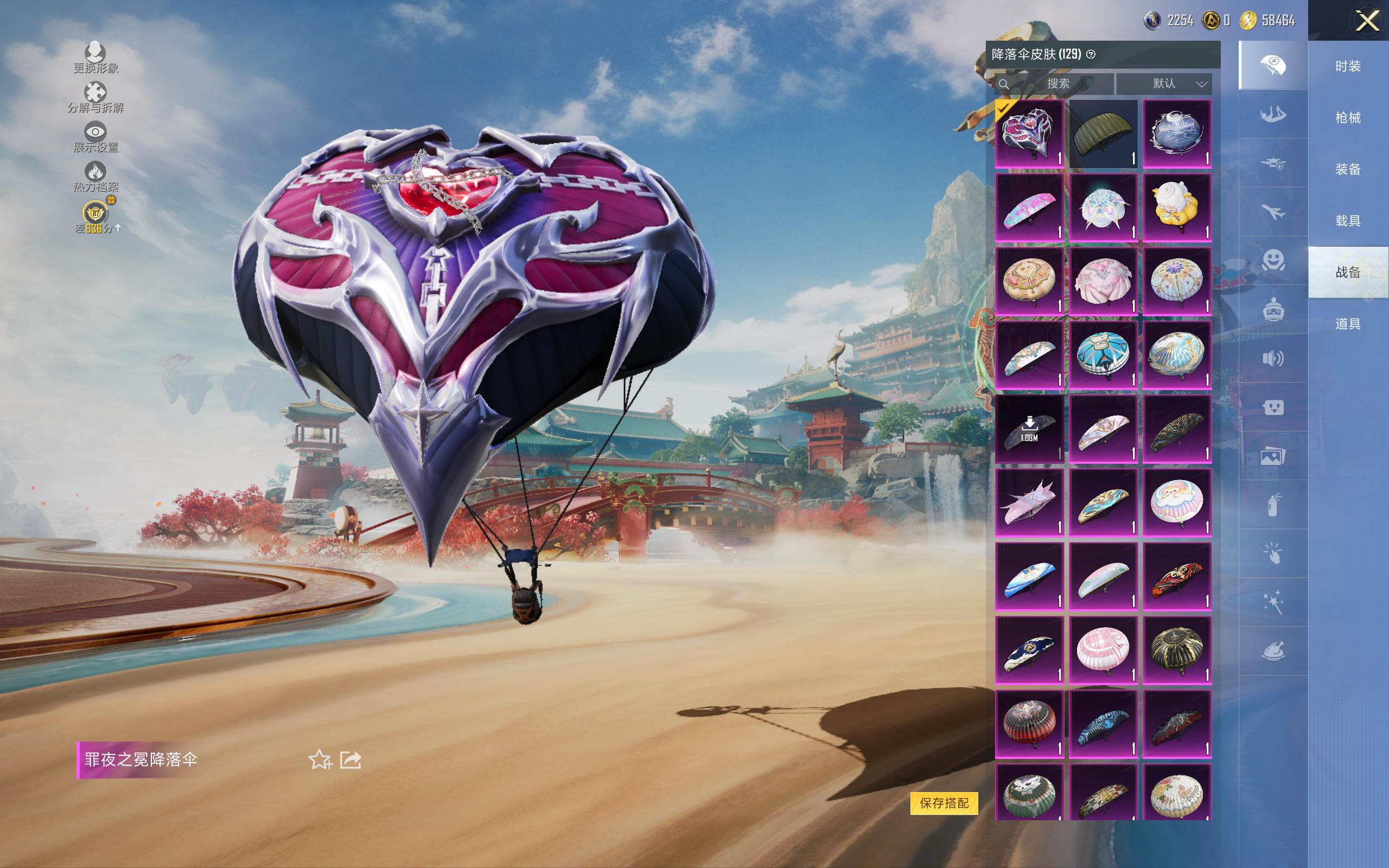Image resolution: width=1389 pixels, height=868 pixels.
Task: Open the 时装 outfit category
Action: coord(1348,67)
